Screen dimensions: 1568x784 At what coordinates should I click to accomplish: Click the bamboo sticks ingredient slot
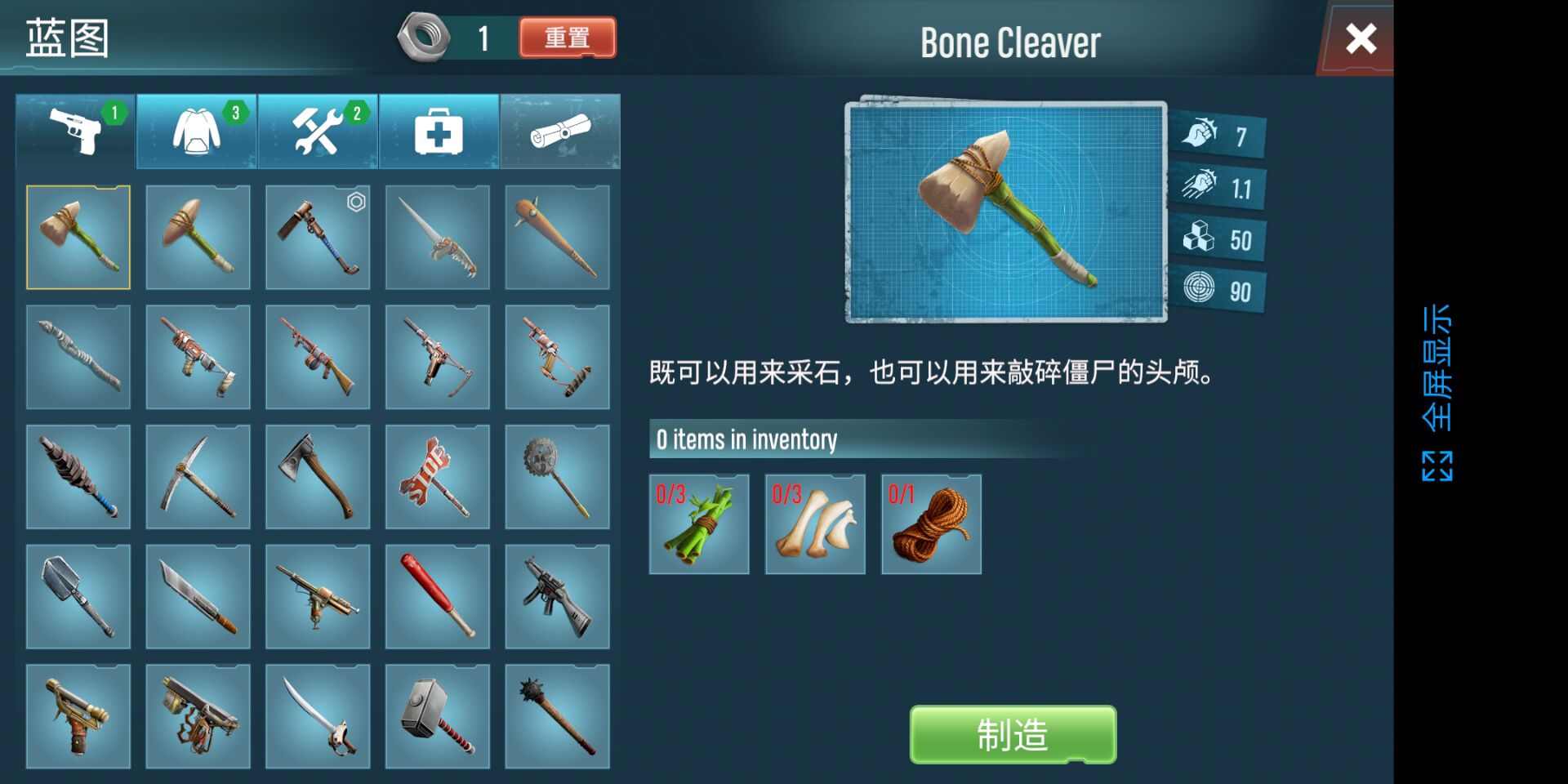[x=699, y=523]
